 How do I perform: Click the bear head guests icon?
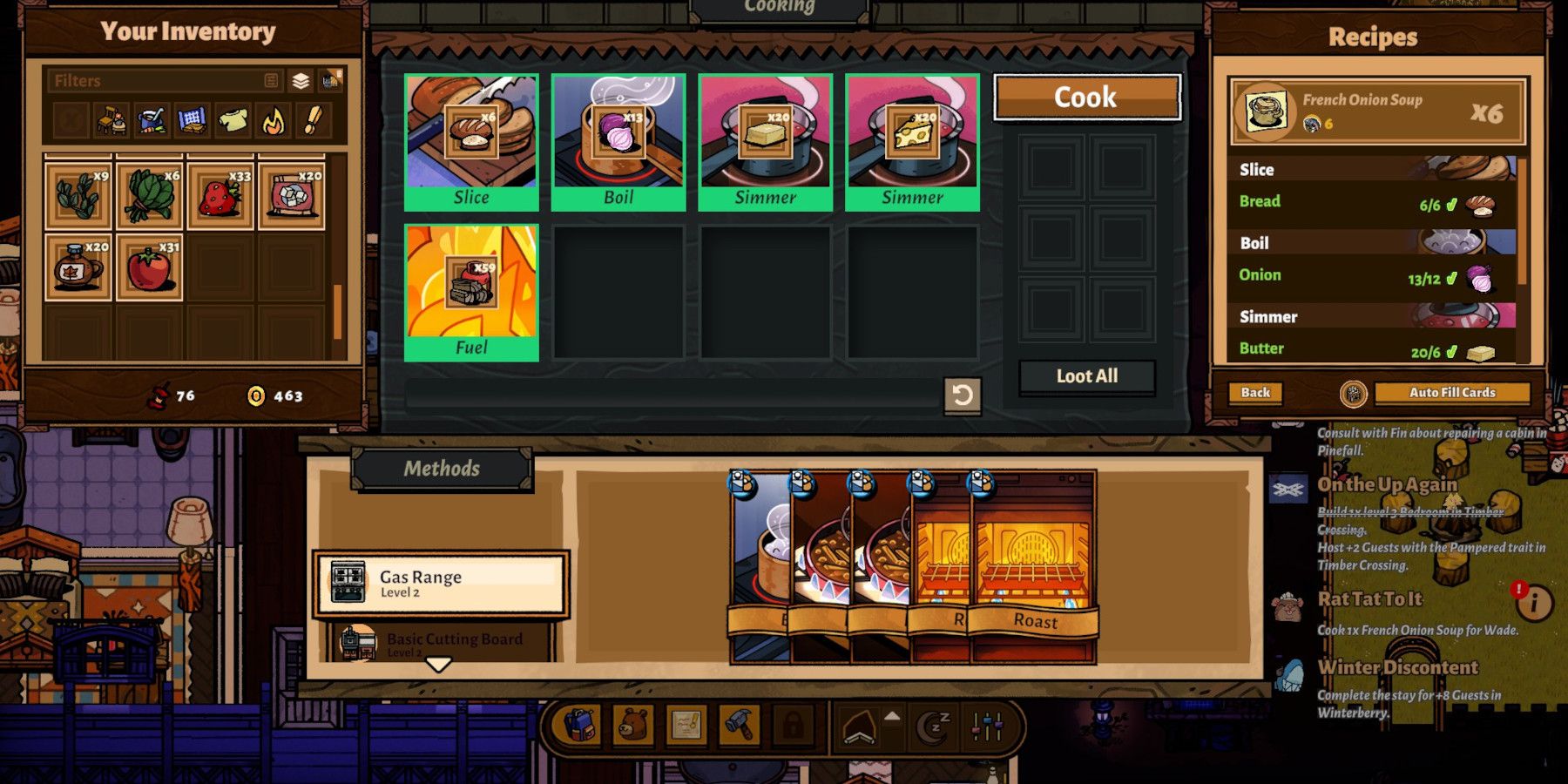[633, 725]
